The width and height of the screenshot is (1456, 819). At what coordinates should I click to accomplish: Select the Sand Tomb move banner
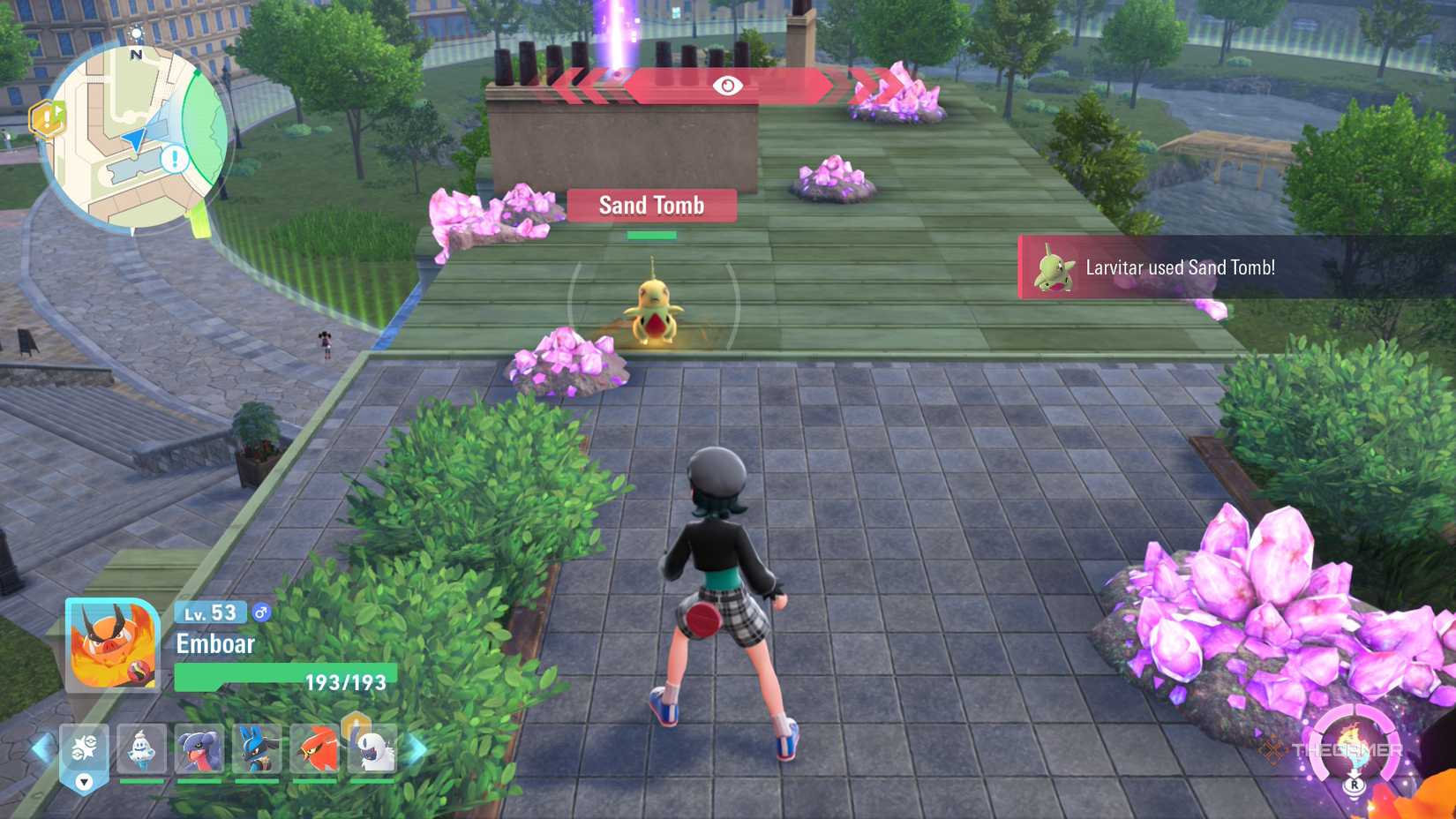click(651, 205)
